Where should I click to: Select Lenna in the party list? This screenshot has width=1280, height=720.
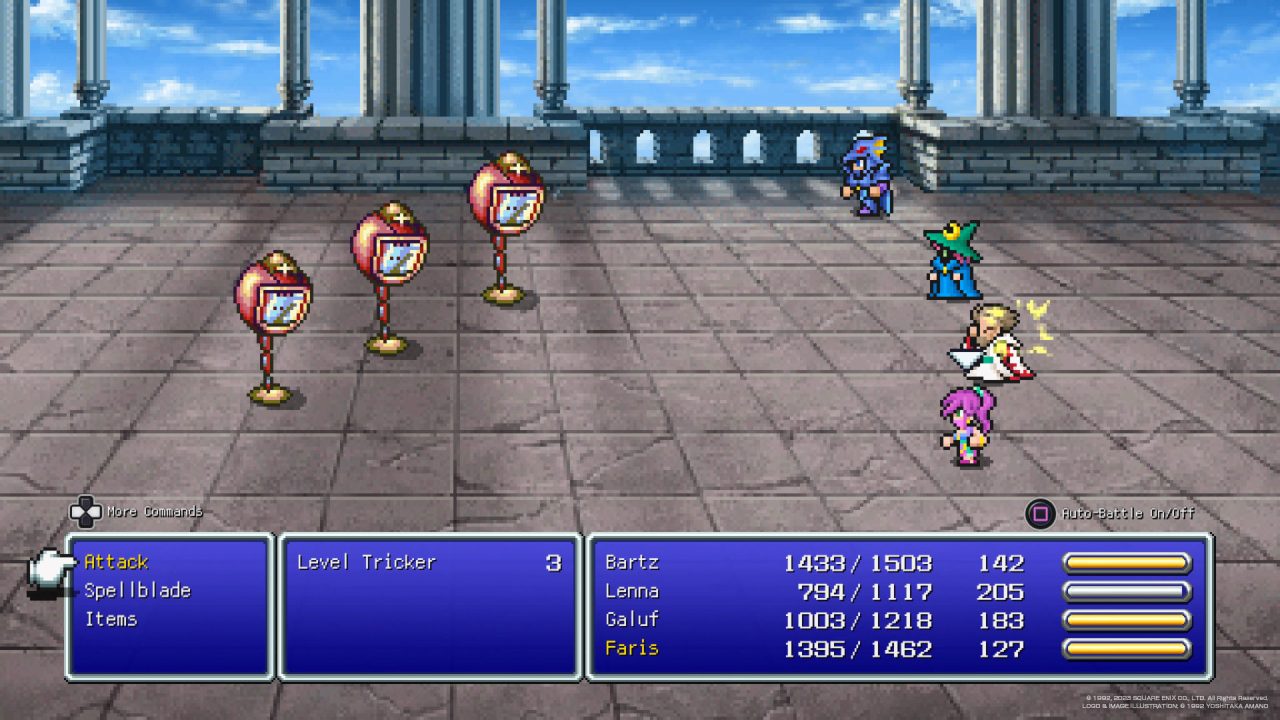tap(632, 591)
